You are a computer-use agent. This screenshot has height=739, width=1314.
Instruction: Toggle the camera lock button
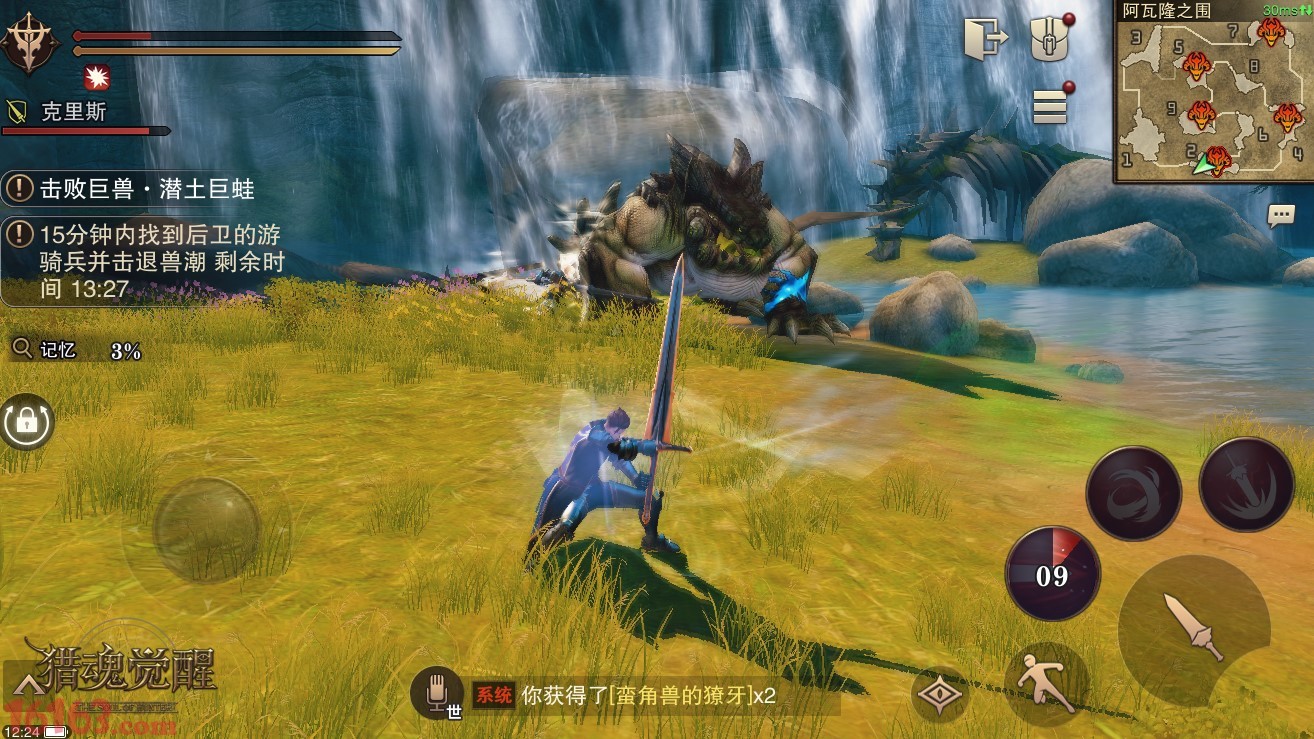coord(27,423)
